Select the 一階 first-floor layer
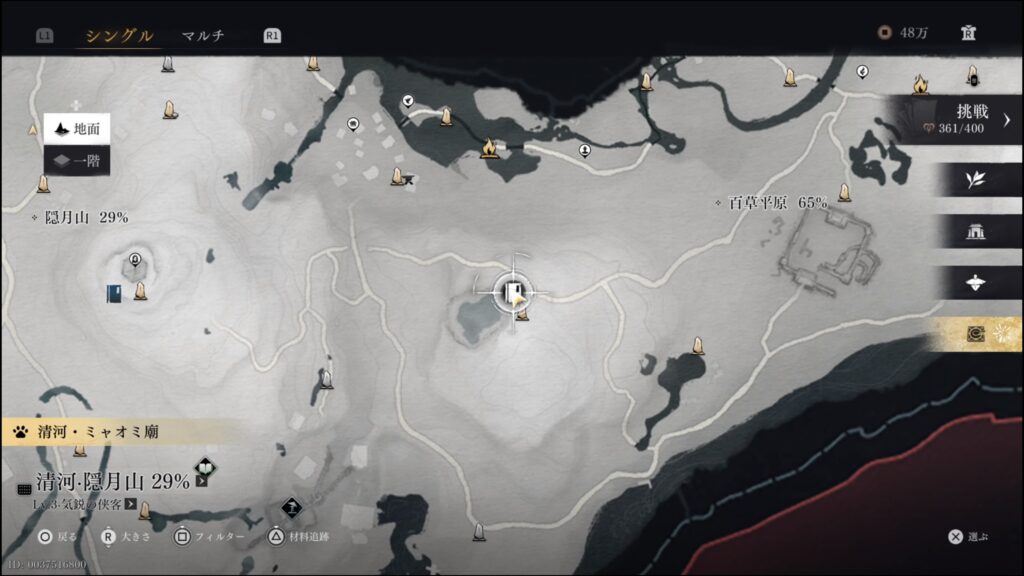This screenshot has width=1024, height=576. pyautogui.click(x=77, y=161)
